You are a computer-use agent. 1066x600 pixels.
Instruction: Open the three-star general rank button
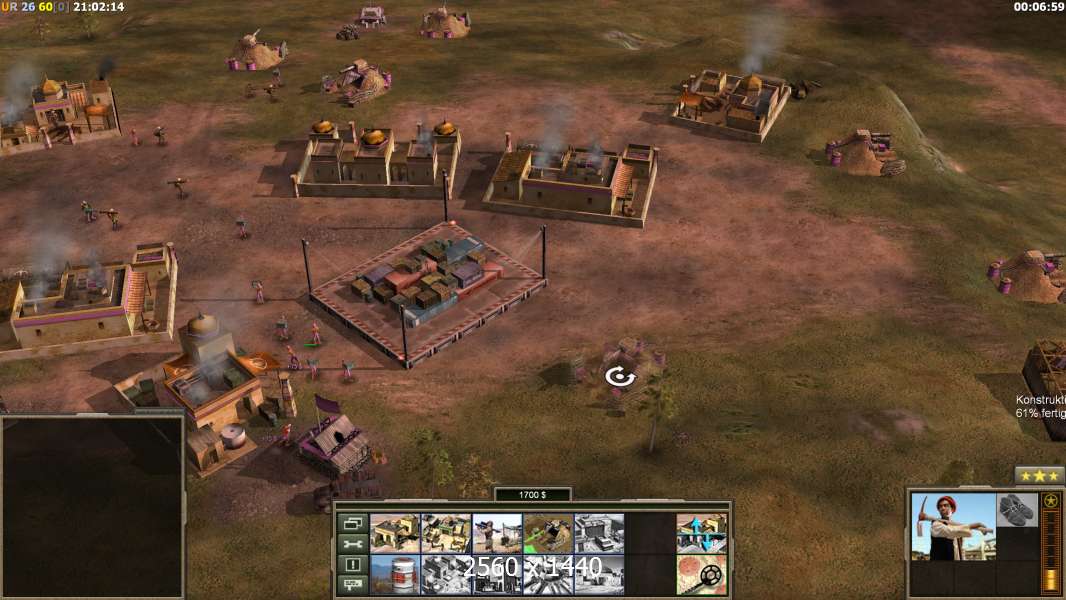pyautogui.click(x=1039, y=476)
